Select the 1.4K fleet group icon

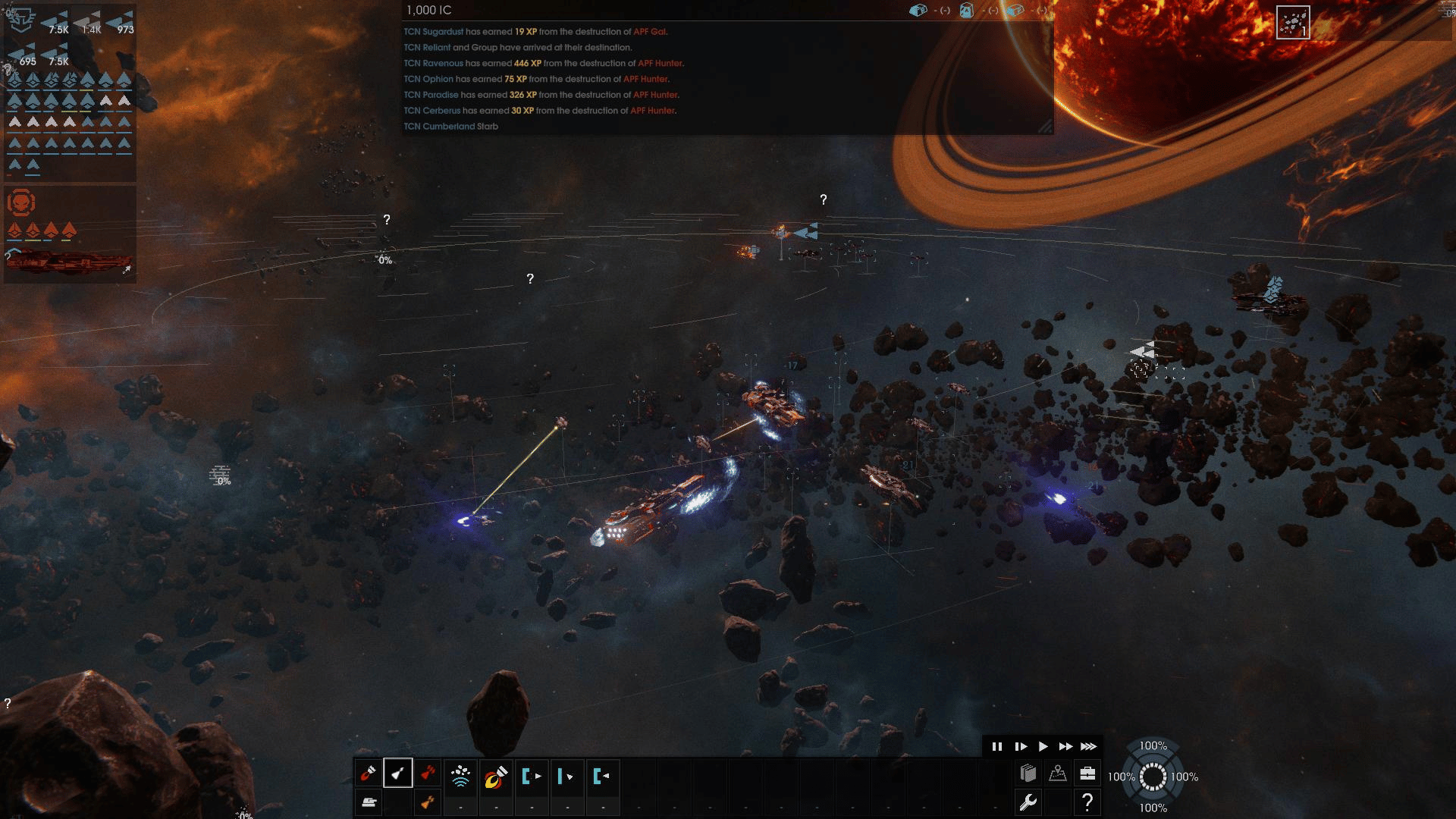pyautogui.click(x=89, y=23)
